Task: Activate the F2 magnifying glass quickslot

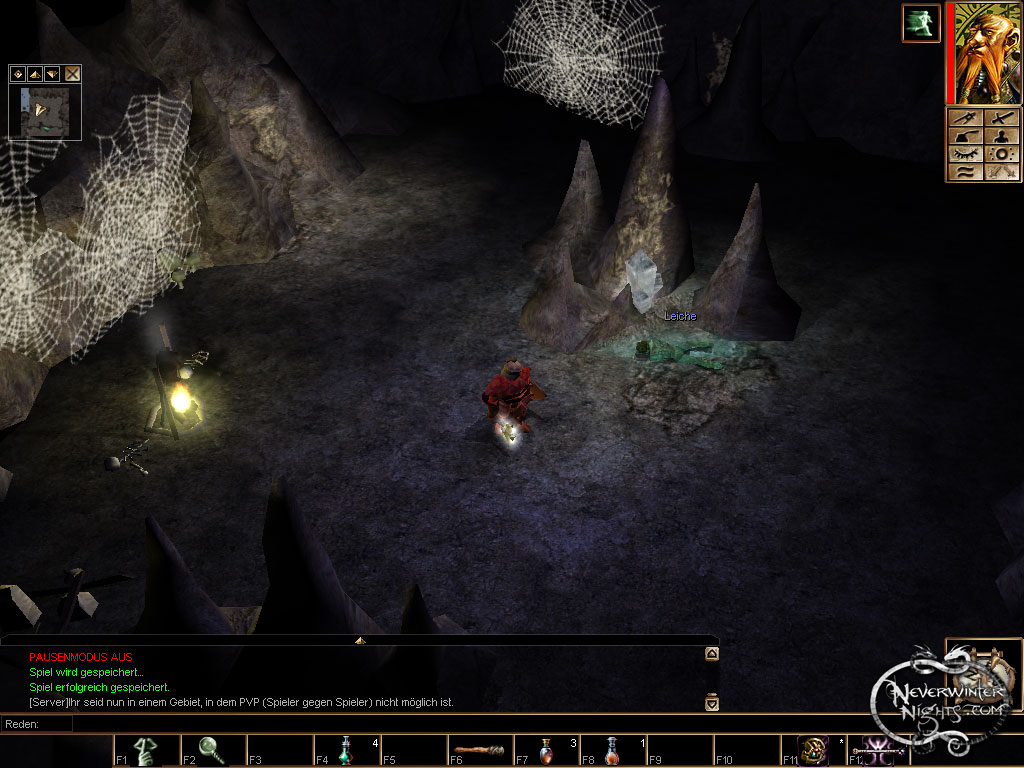Action: click(210, 750)
